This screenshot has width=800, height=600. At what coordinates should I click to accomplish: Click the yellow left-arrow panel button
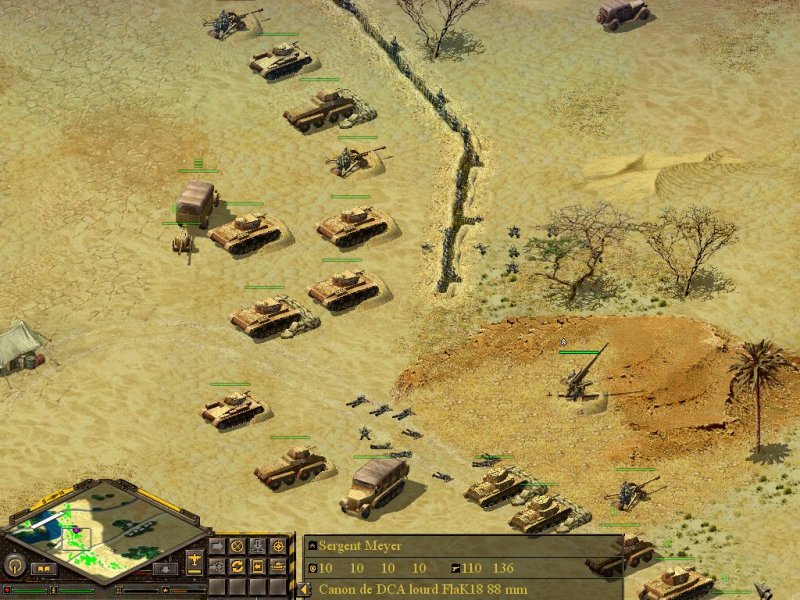304,590
